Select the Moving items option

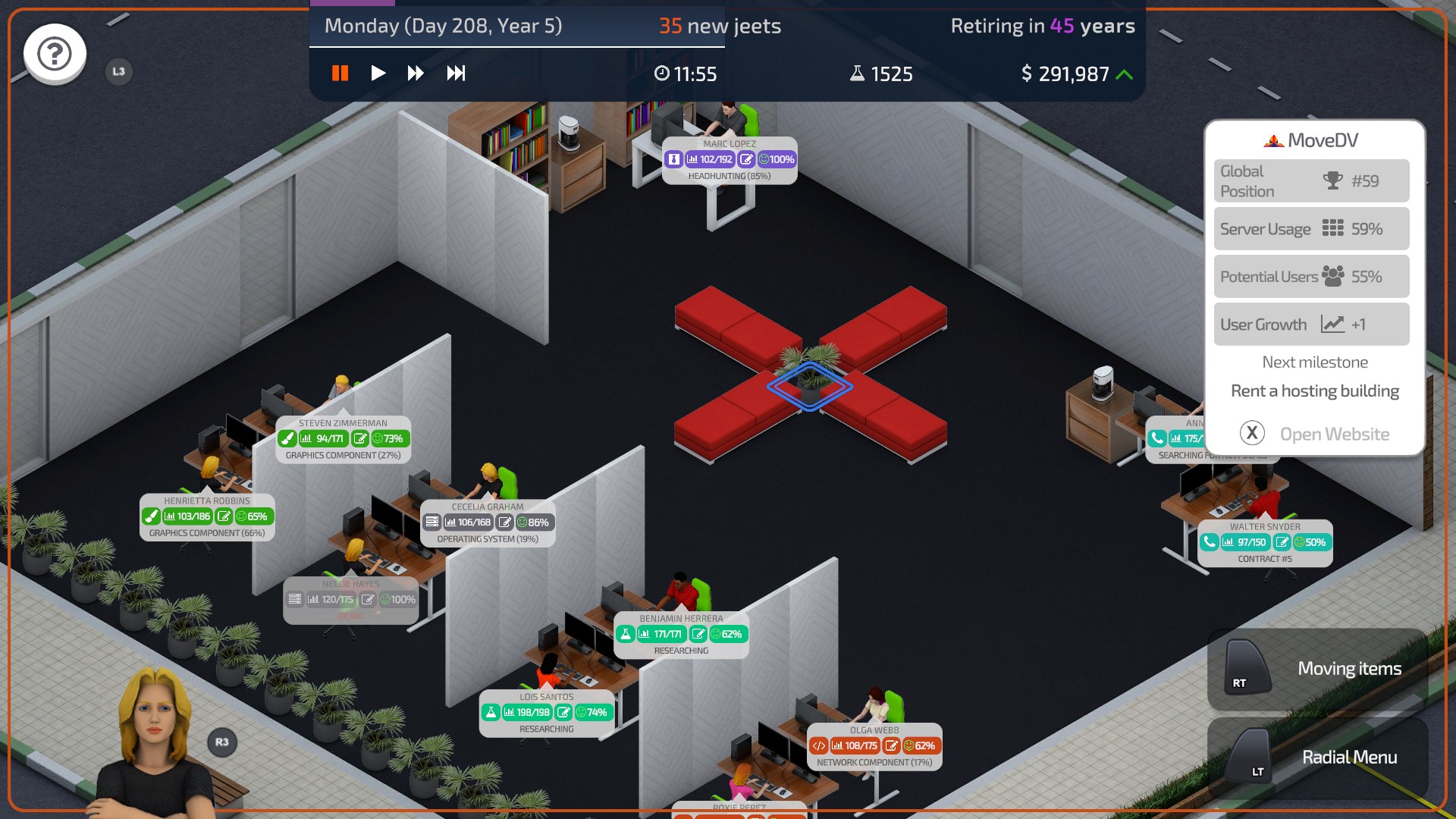pyautogui.click(x=1350, y=668)
